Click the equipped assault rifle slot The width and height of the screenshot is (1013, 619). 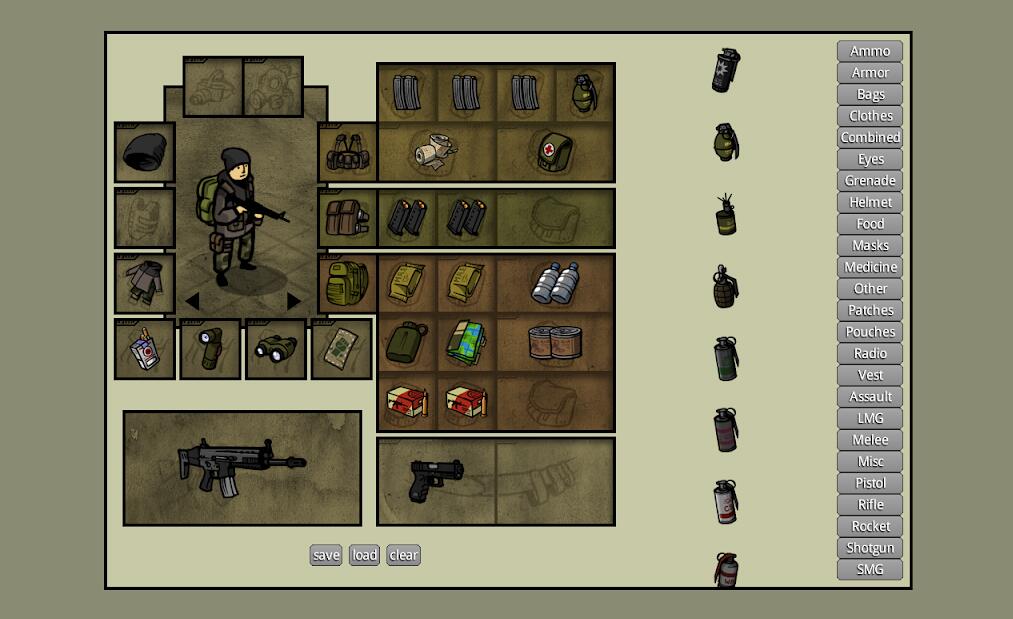tap(241, 468)
